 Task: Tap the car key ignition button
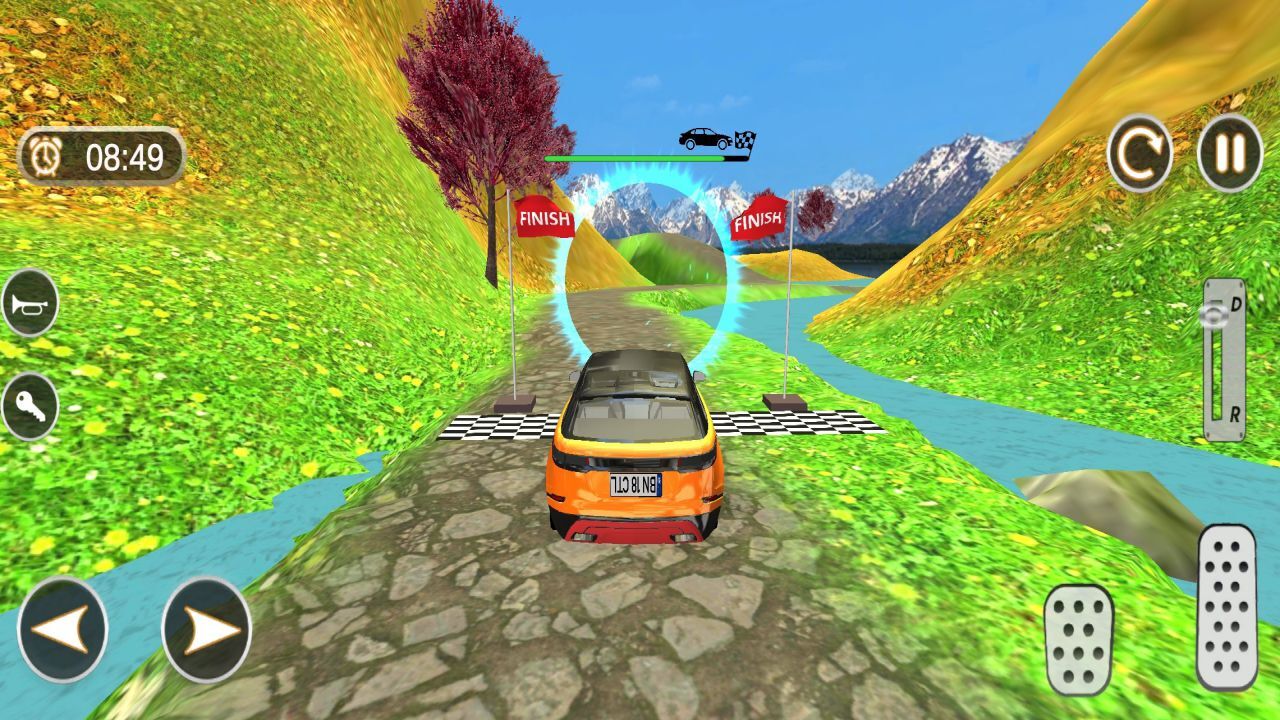coord(29,406)
